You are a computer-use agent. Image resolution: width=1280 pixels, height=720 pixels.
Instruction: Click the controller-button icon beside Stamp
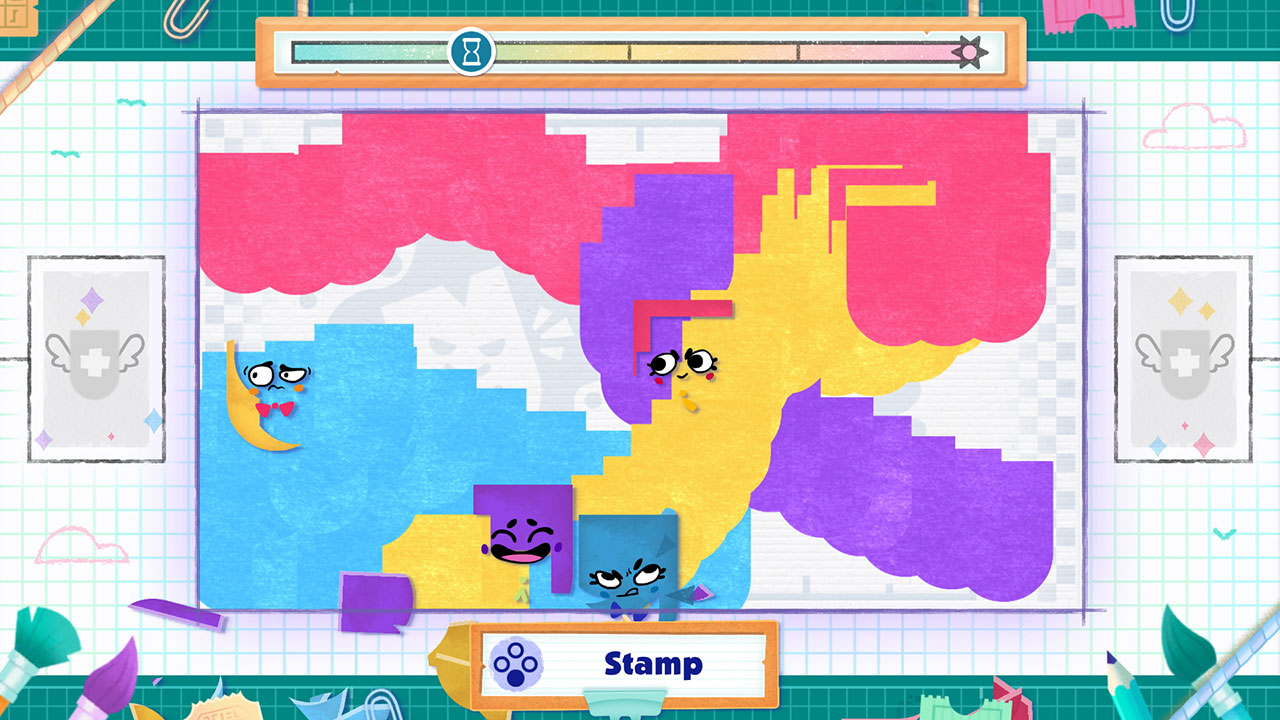(x=518, y=661)
